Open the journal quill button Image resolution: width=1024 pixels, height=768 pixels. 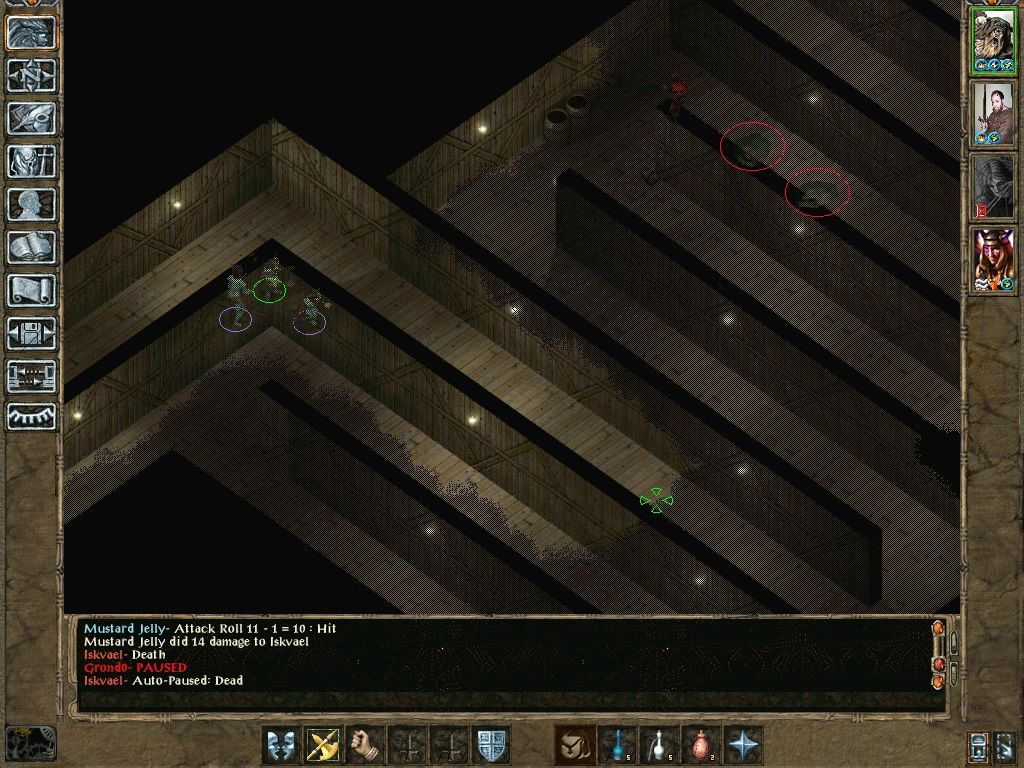[x=31, y=119]
